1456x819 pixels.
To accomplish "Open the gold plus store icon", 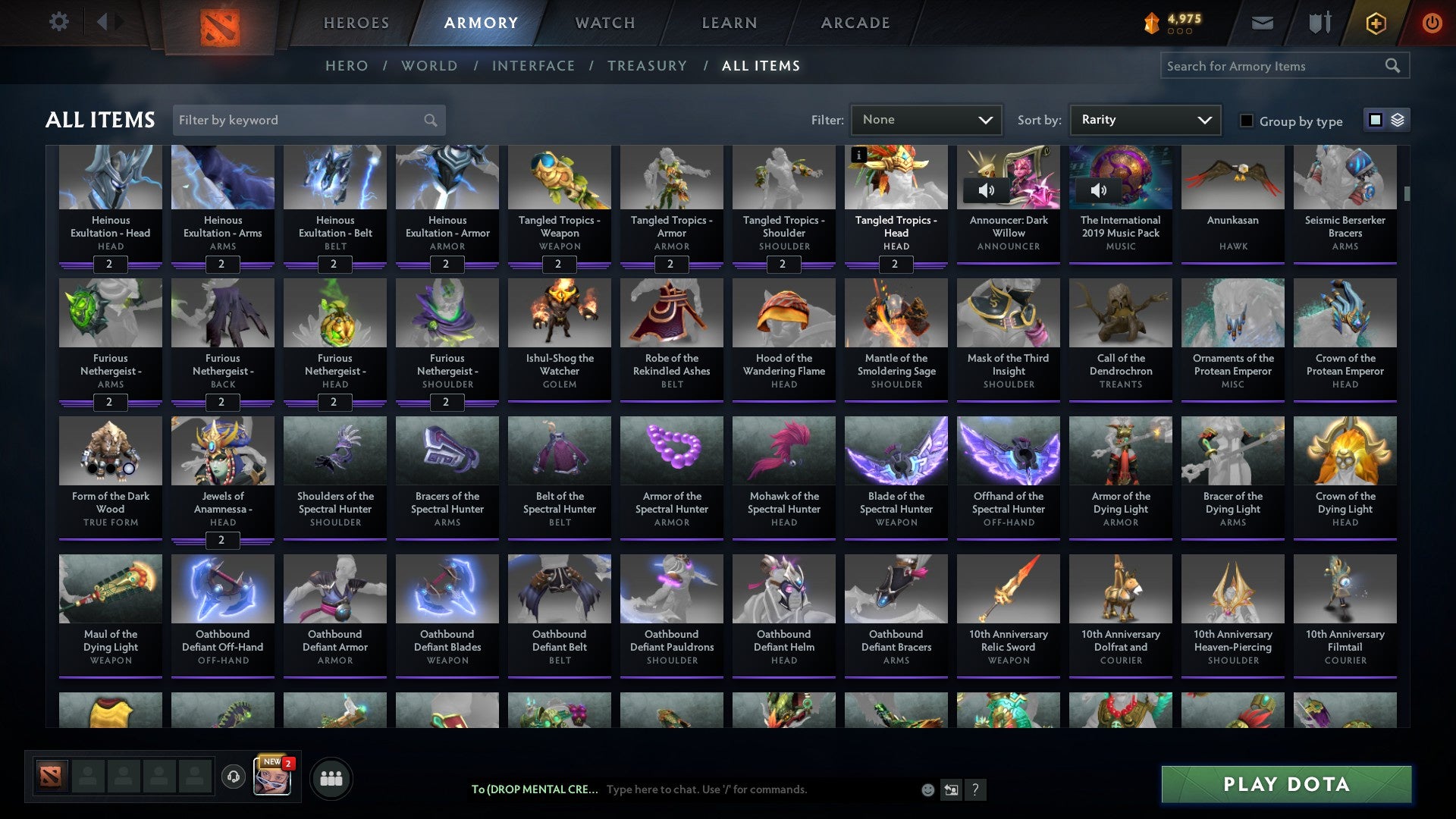I will click(x=1376, y=23).
